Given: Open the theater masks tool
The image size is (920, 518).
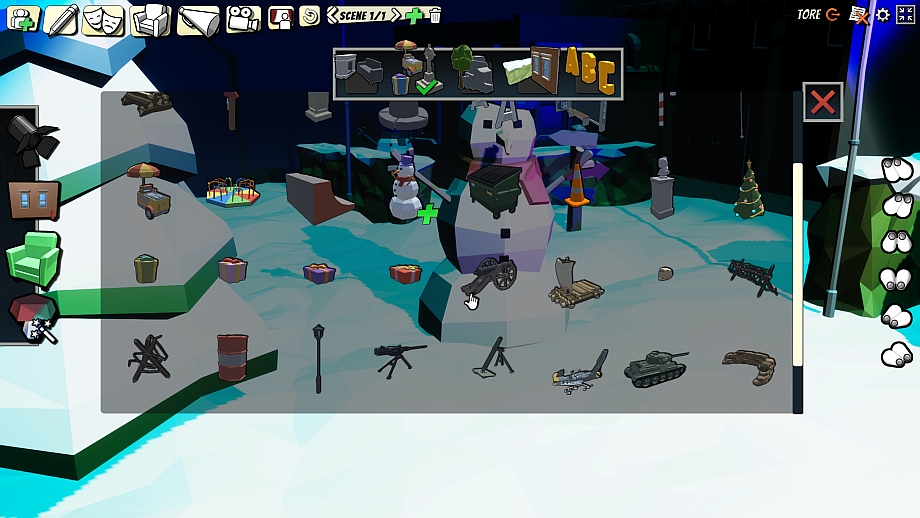Looking at the screenshot, I should point(105,18).
